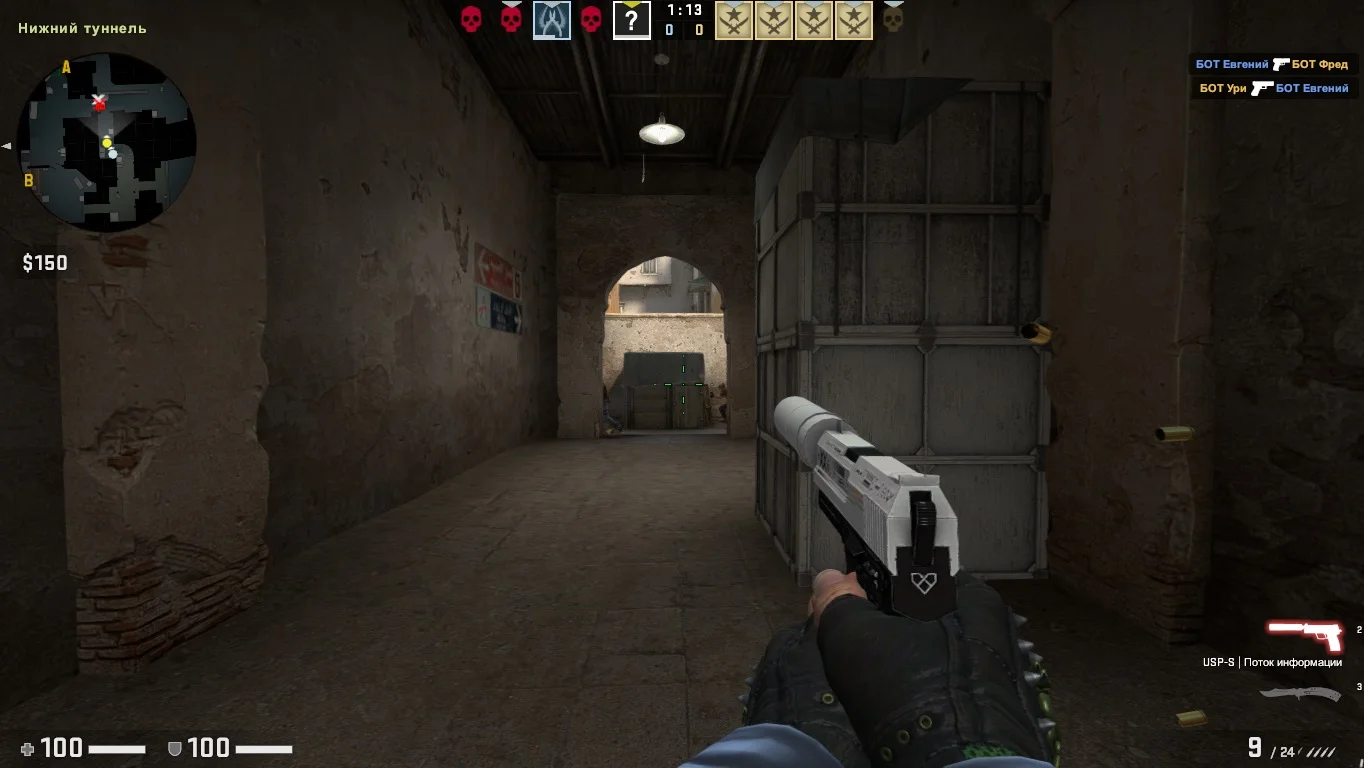Select the question mark player avatar
Viewport: 1364px width, 768px height.
coord(631,20)
